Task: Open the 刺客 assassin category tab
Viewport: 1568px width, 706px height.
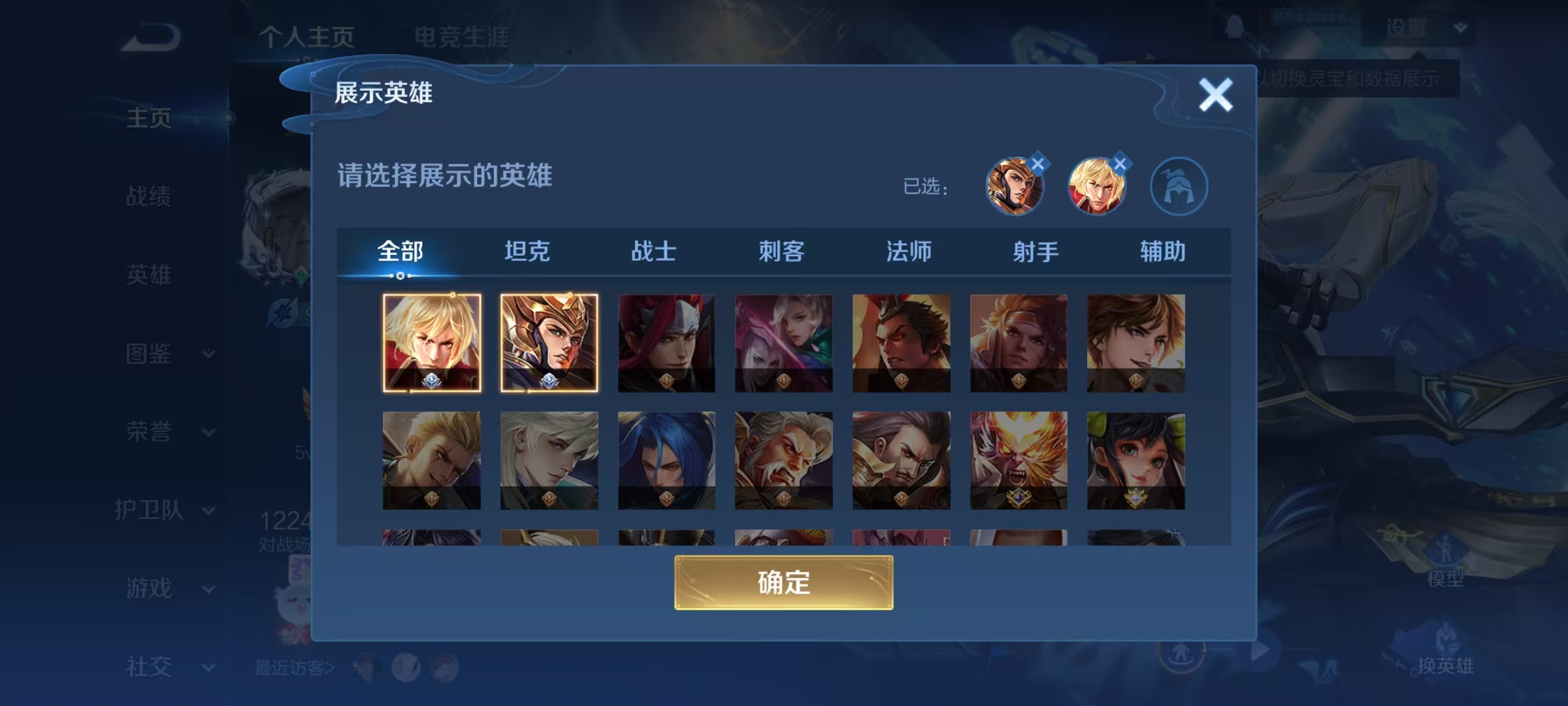Action: click(x=783, y=250)
